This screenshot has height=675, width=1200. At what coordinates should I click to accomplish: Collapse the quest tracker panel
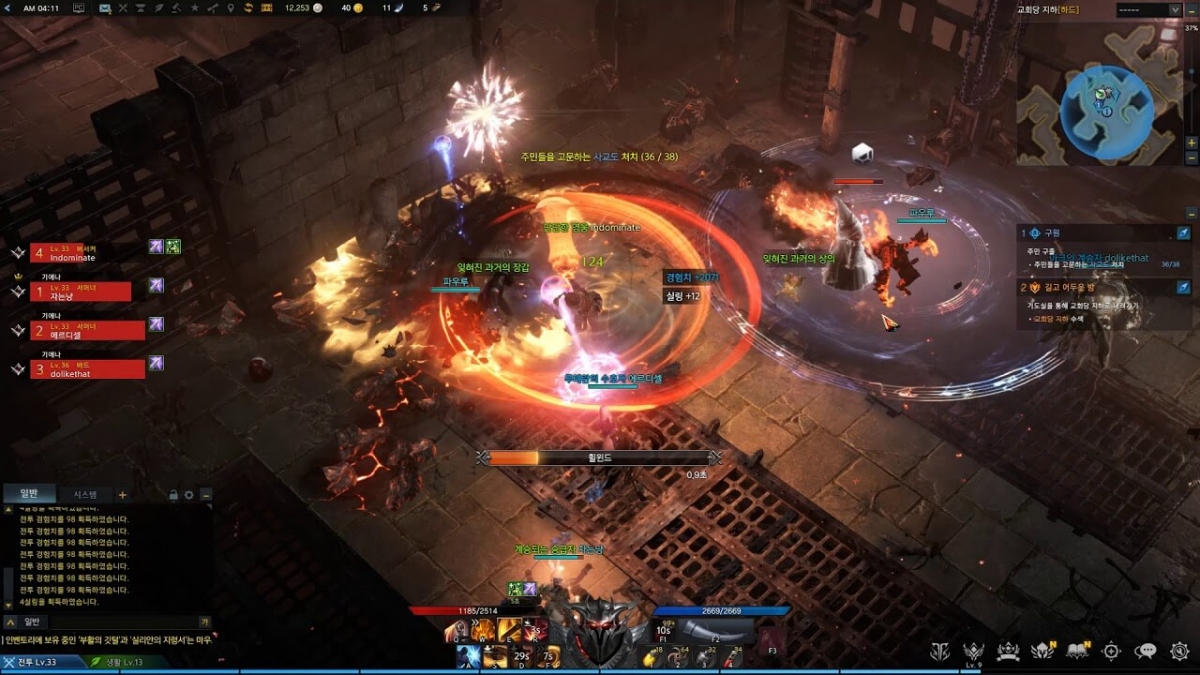point(1191,213)
